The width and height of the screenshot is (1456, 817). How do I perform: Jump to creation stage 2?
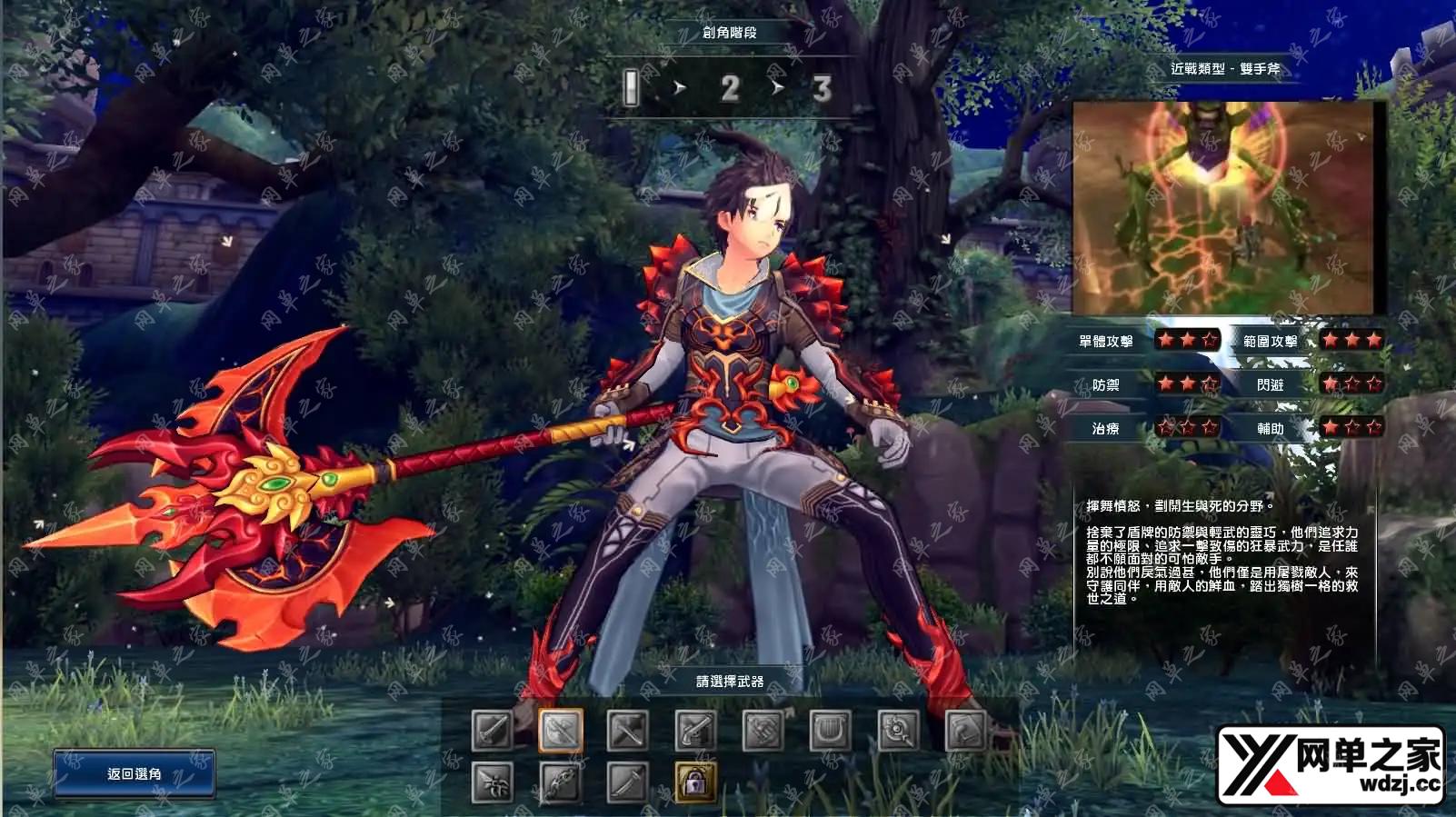pos(729,88)
